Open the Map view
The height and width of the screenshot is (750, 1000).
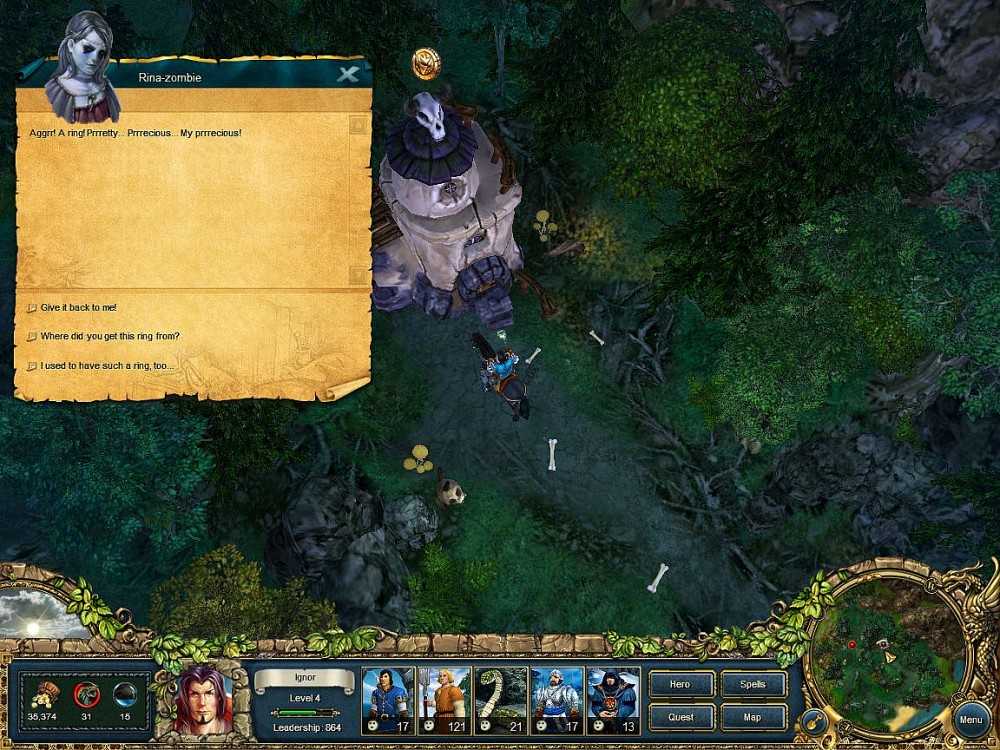point(752,717)
